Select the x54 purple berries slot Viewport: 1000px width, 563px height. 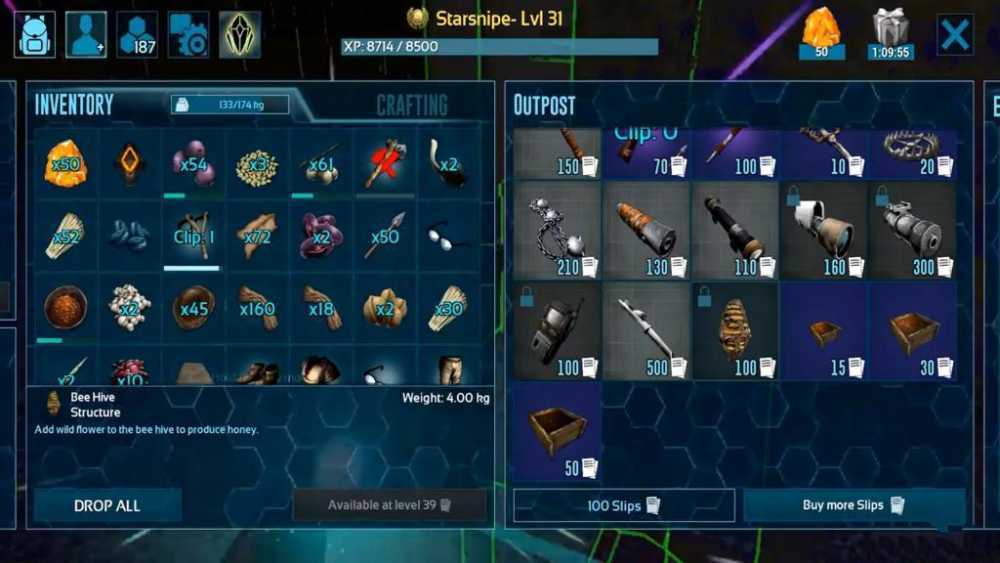(x=193, y=163)
